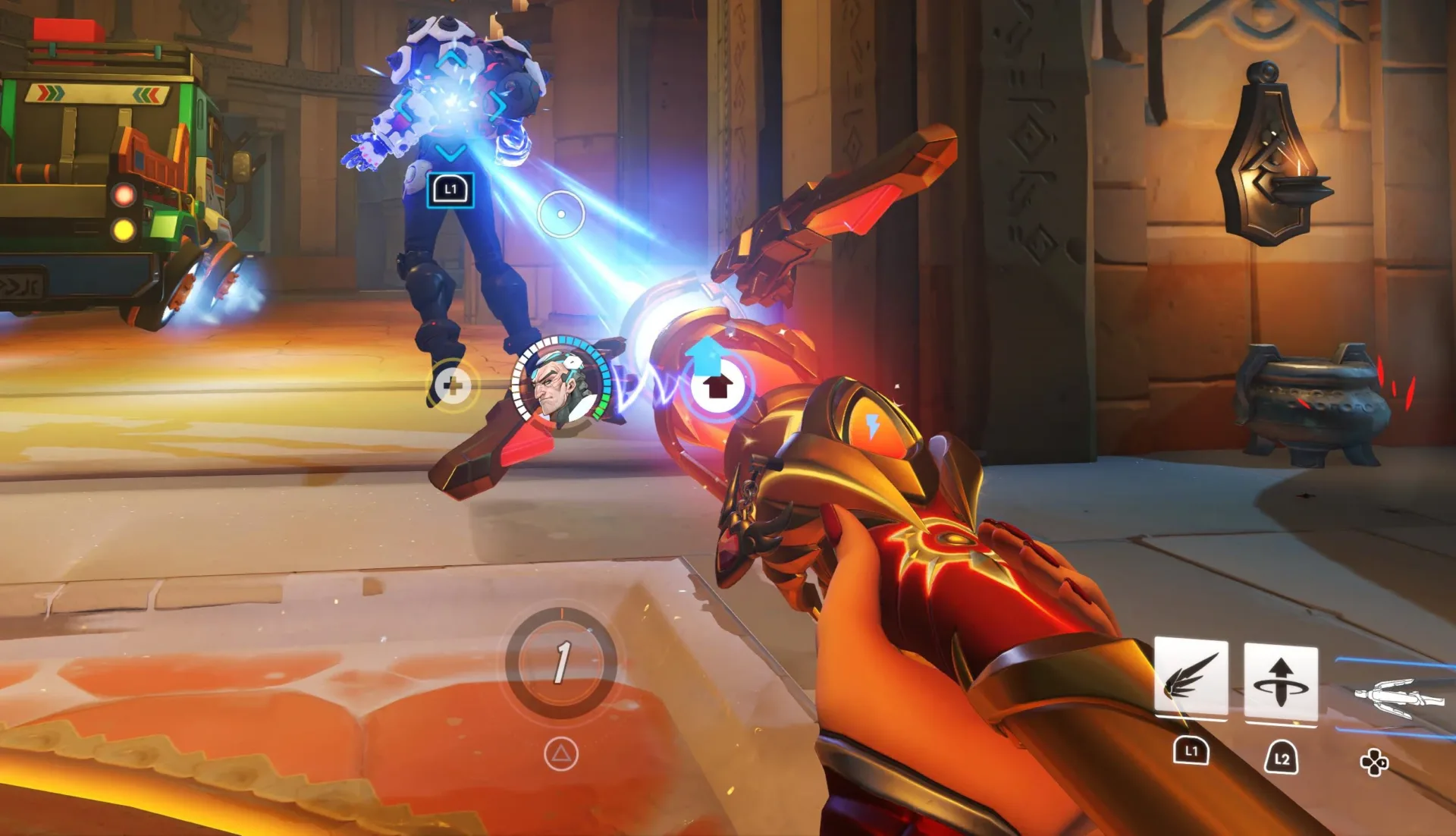The height and width of the screenshot is (836, 1456).
Task: Click the circular crosshair reticle
Action: tap(561, 213)
